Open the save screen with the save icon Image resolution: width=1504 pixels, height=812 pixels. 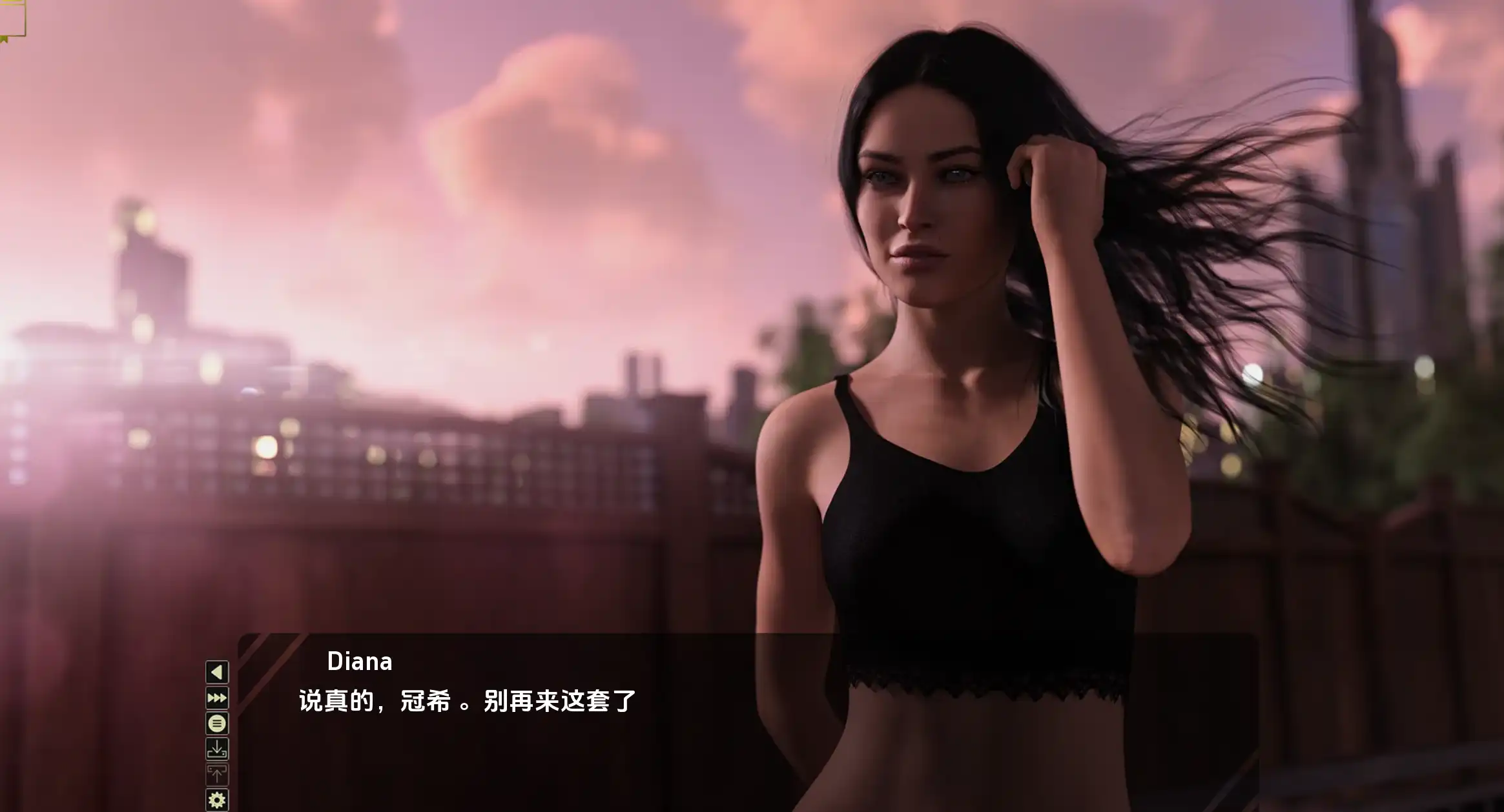218,747
